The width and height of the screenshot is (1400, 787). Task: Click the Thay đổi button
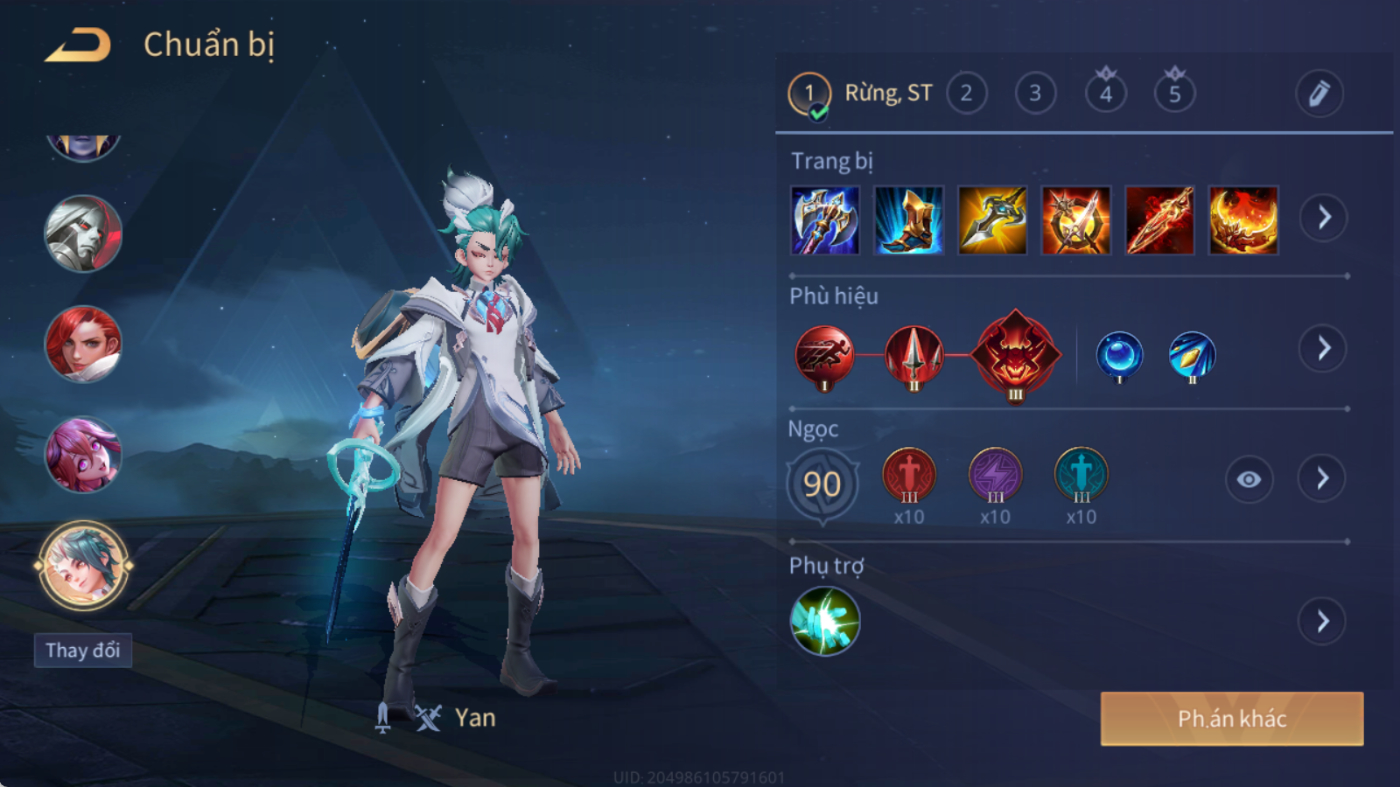tap(83, 650)
